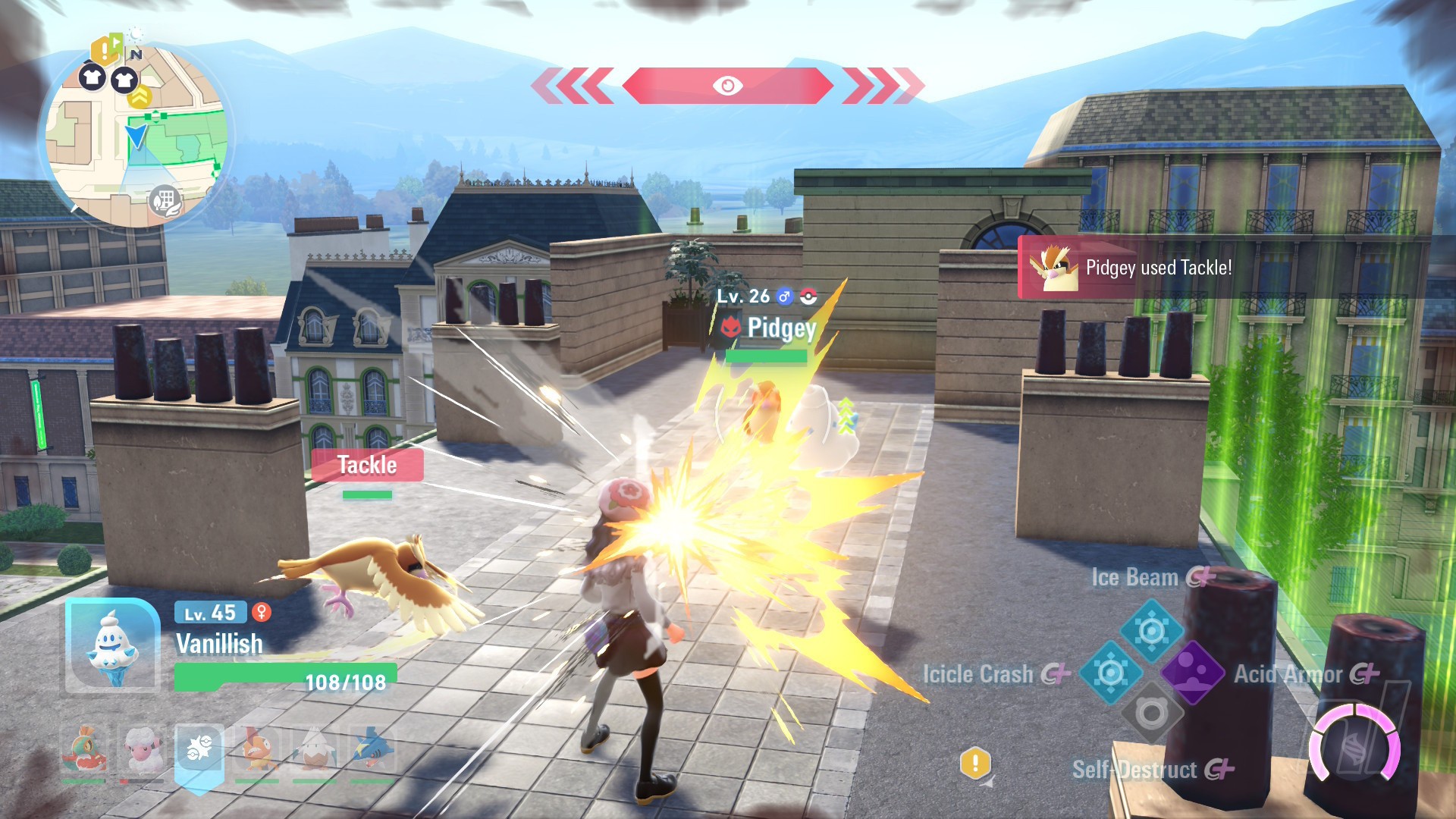This screenshot has width=1456, height=819.
Task: Switch to Snover in the party bar
Action: click(314, 749)
